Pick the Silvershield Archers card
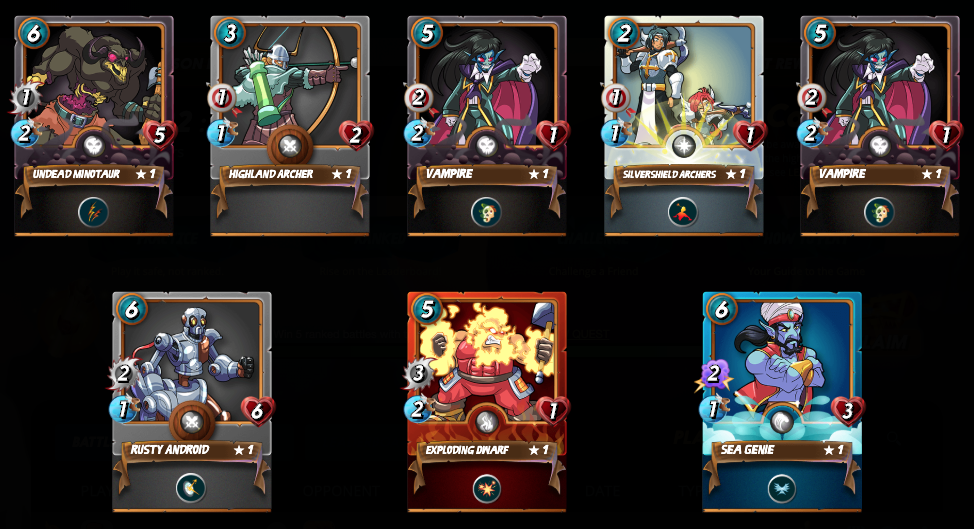Image resolution: width=974 pixels, height=529 pixels. click(x=683, y=100)
